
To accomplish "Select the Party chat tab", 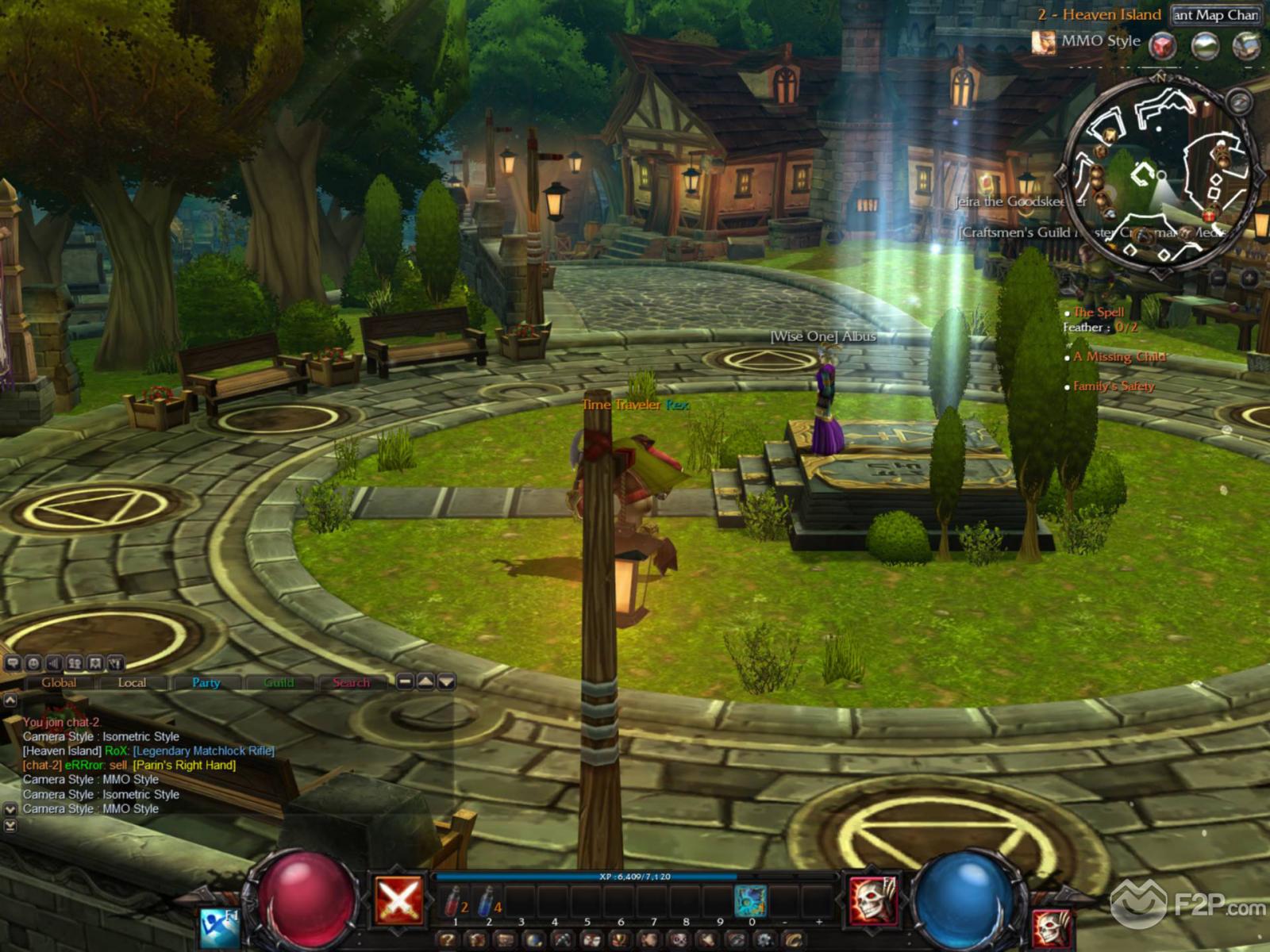I will point(206,682).
